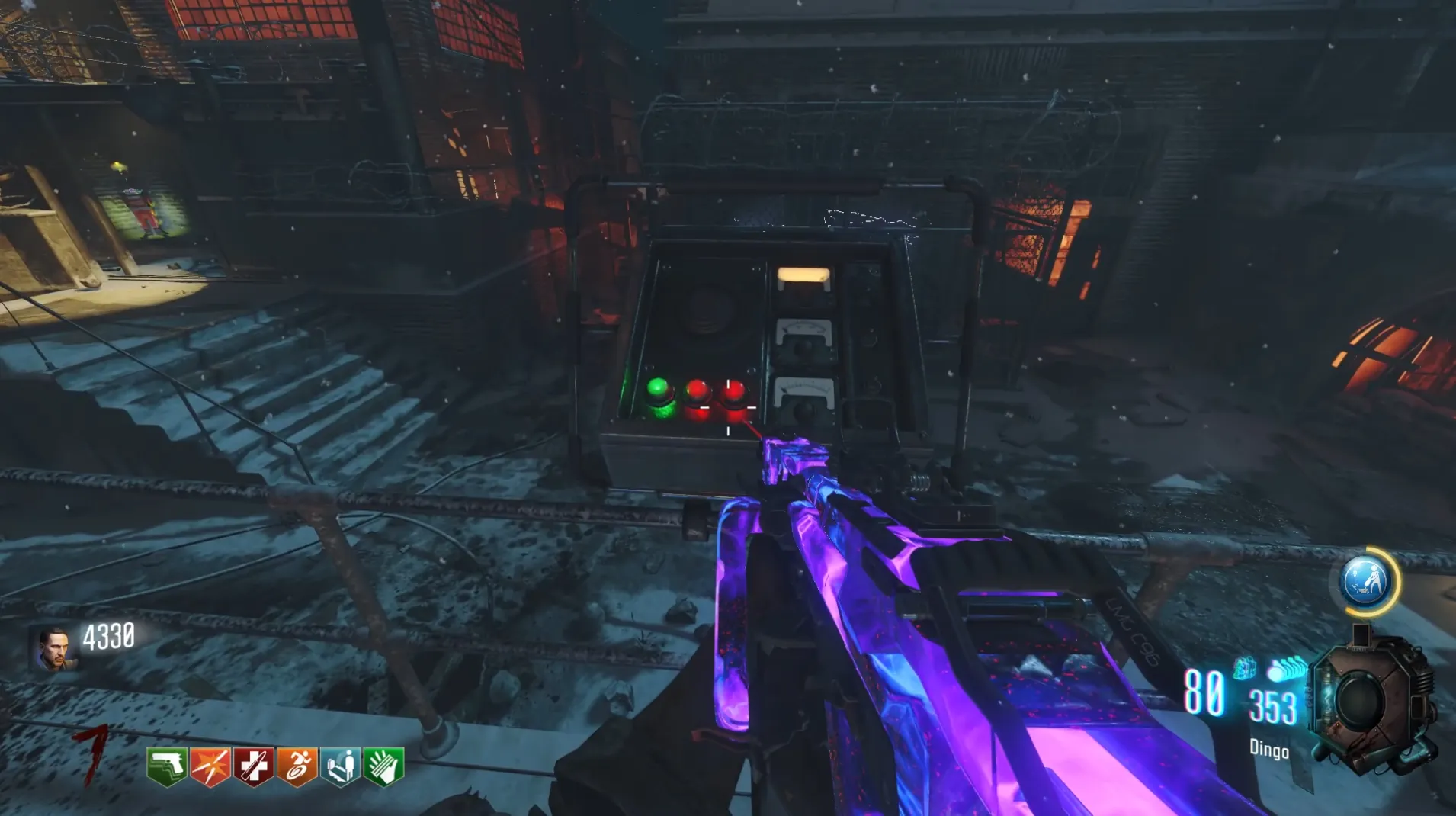Activate the blue GobbleGum bubble icon
Image resolution: width=1456 pixels, height=816 pixels.
(1365, 582)
